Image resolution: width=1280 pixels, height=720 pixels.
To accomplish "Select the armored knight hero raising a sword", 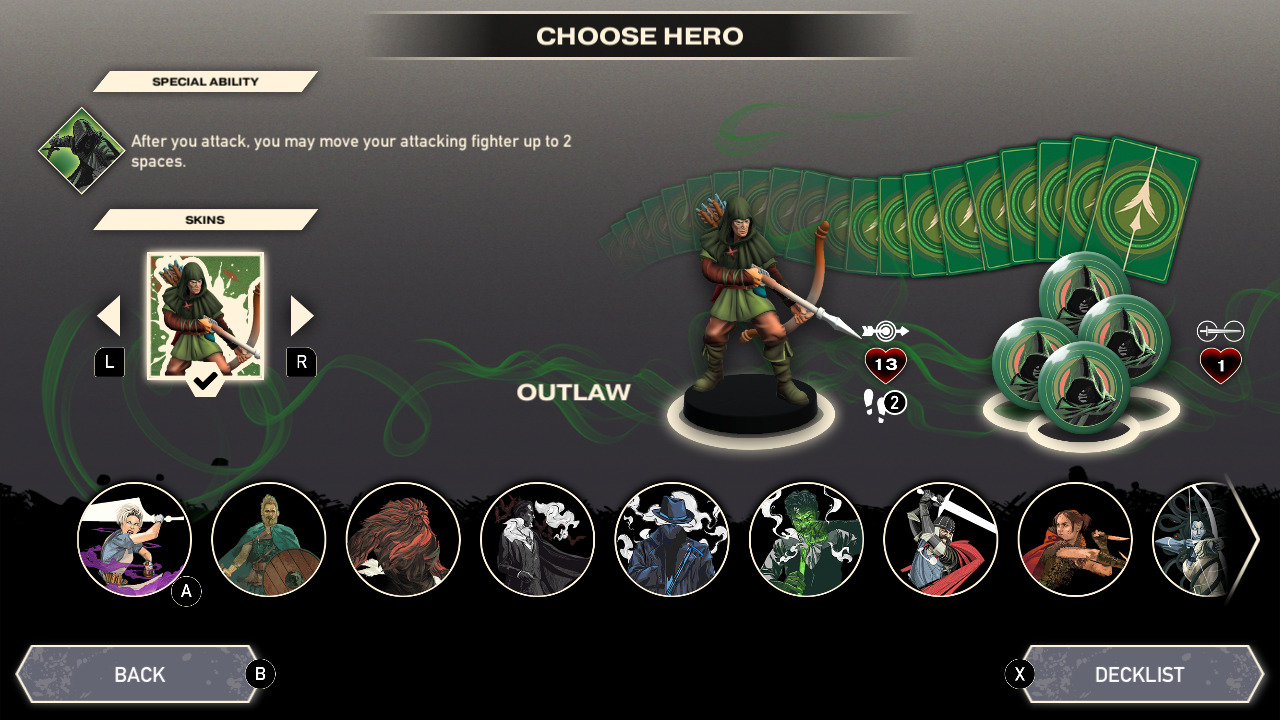I will tap(940, 540).
